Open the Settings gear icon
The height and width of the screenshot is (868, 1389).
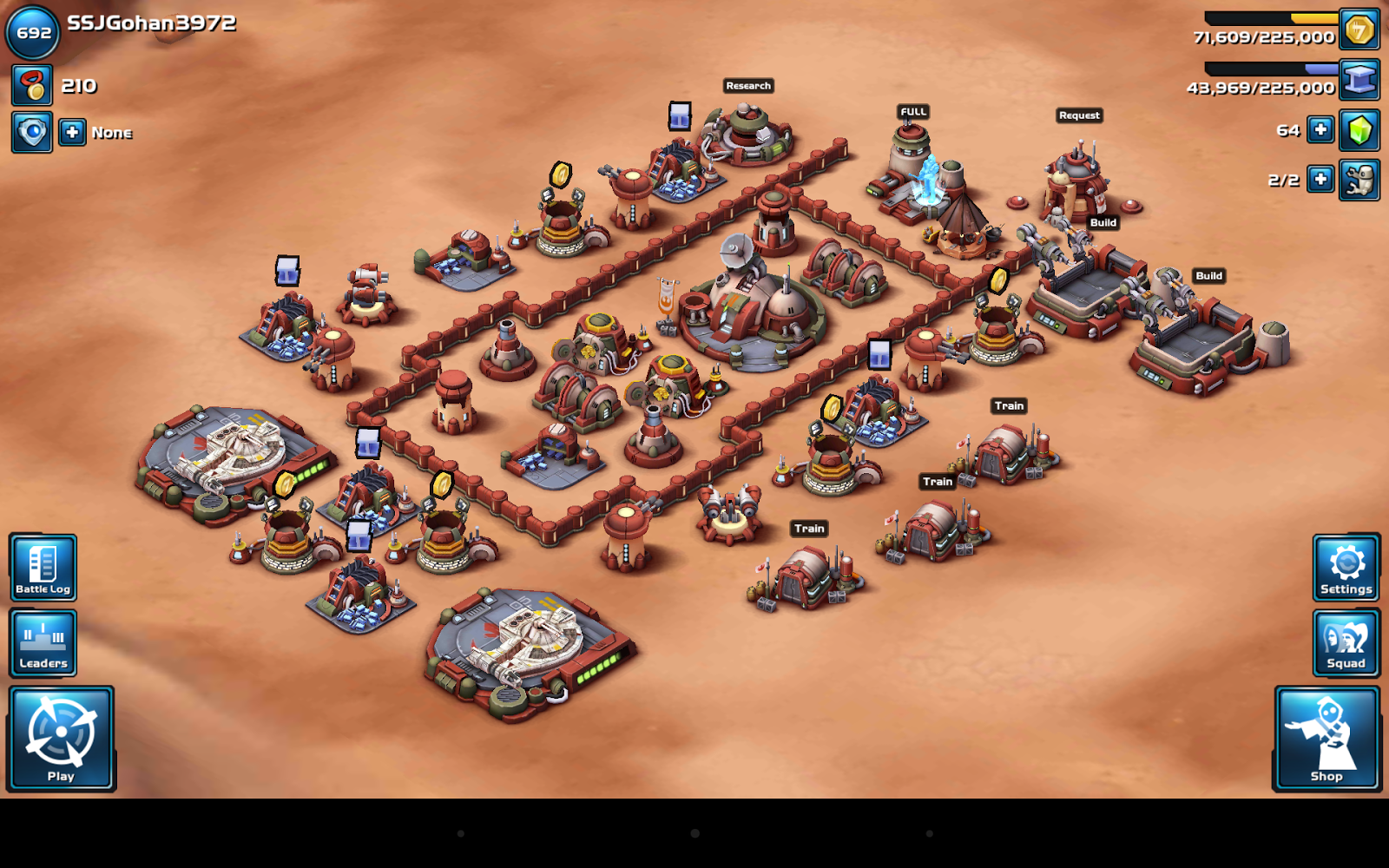(1345, 566)
